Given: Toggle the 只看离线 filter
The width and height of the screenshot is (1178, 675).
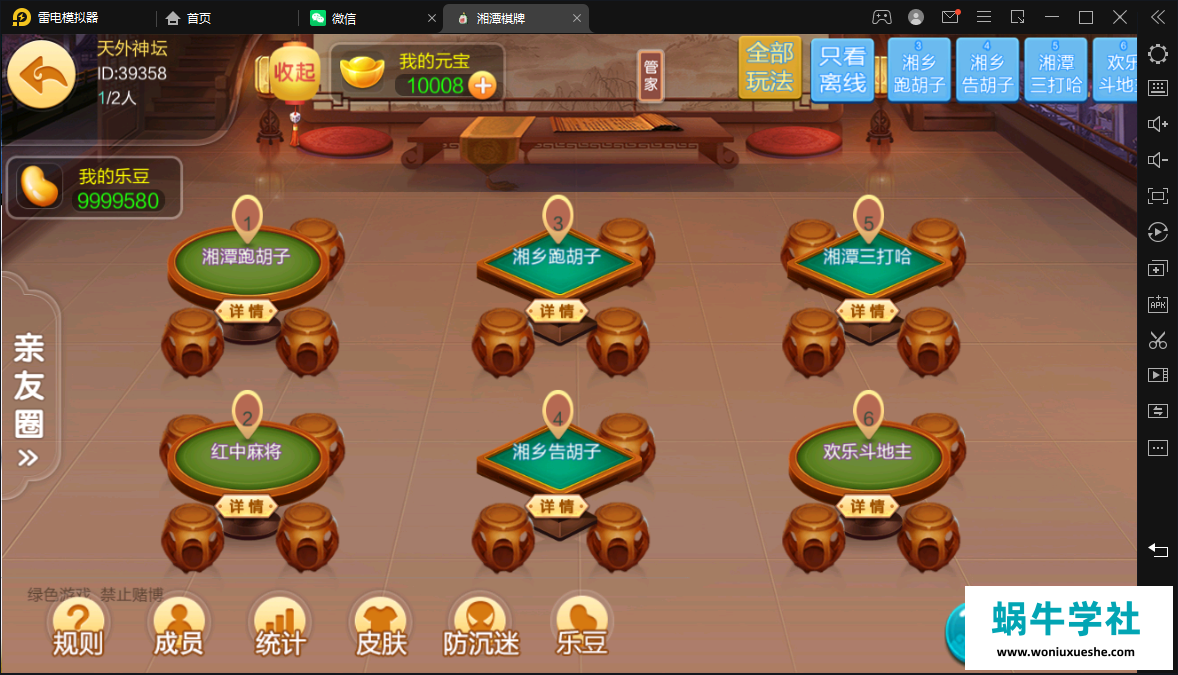Looking at the screenshot, I should [842, 69].
